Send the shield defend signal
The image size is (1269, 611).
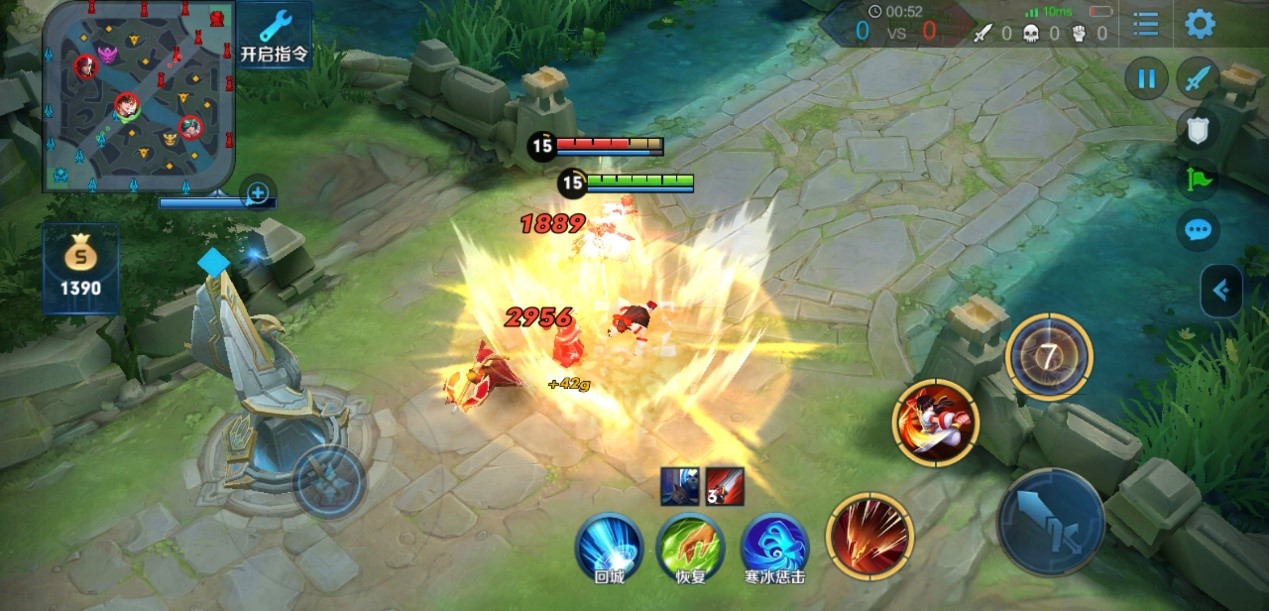pyautogui.click(x=1197, y=129)
